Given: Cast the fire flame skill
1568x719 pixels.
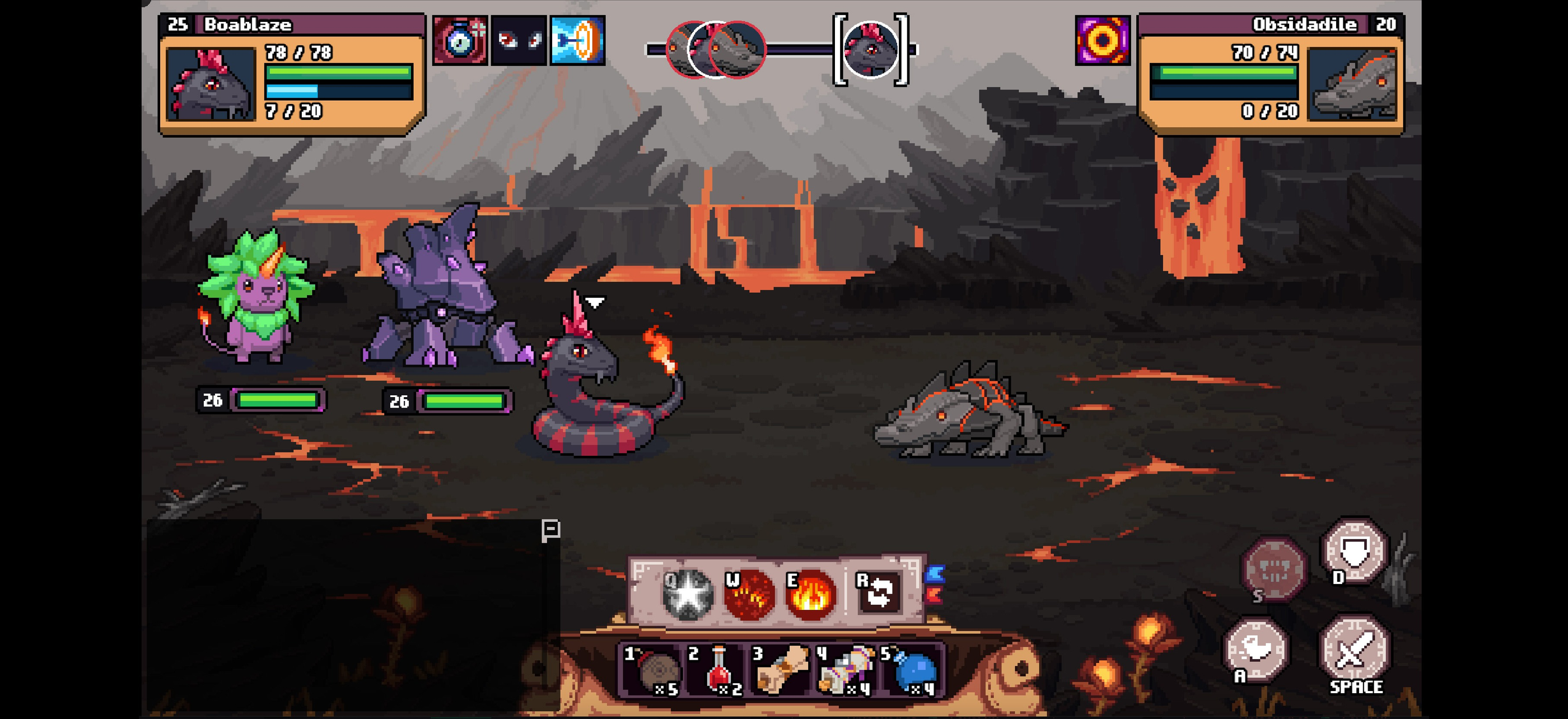Looking at the screenshot, I should (x=810, y=594).
